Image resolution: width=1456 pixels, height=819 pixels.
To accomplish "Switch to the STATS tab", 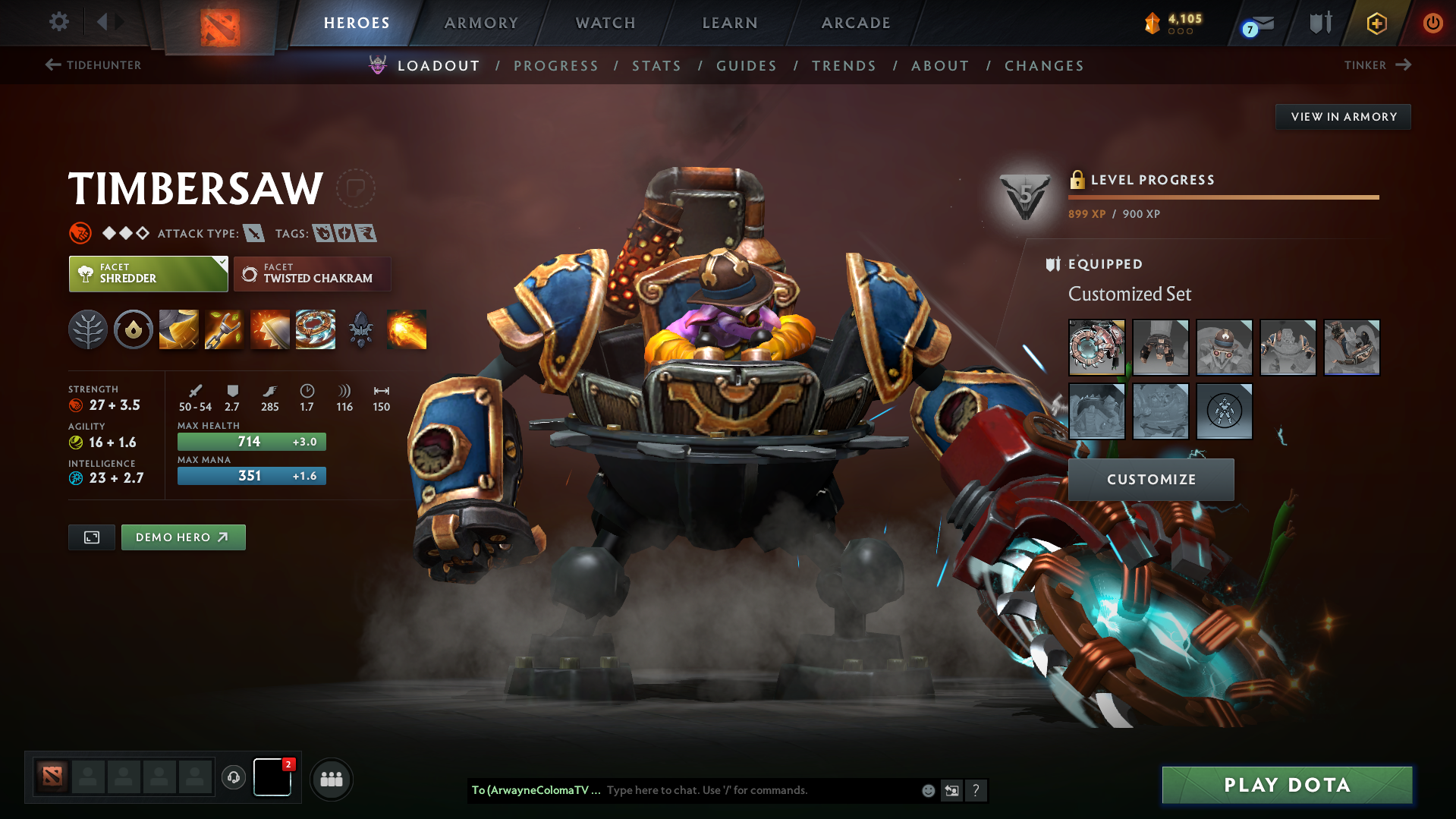I will (x=656, y=65).
